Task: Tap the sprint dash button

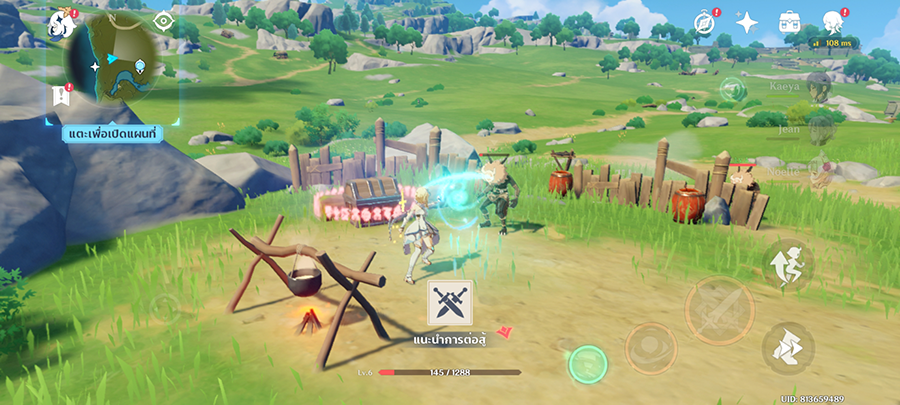Action: click(x=789, y=346)
